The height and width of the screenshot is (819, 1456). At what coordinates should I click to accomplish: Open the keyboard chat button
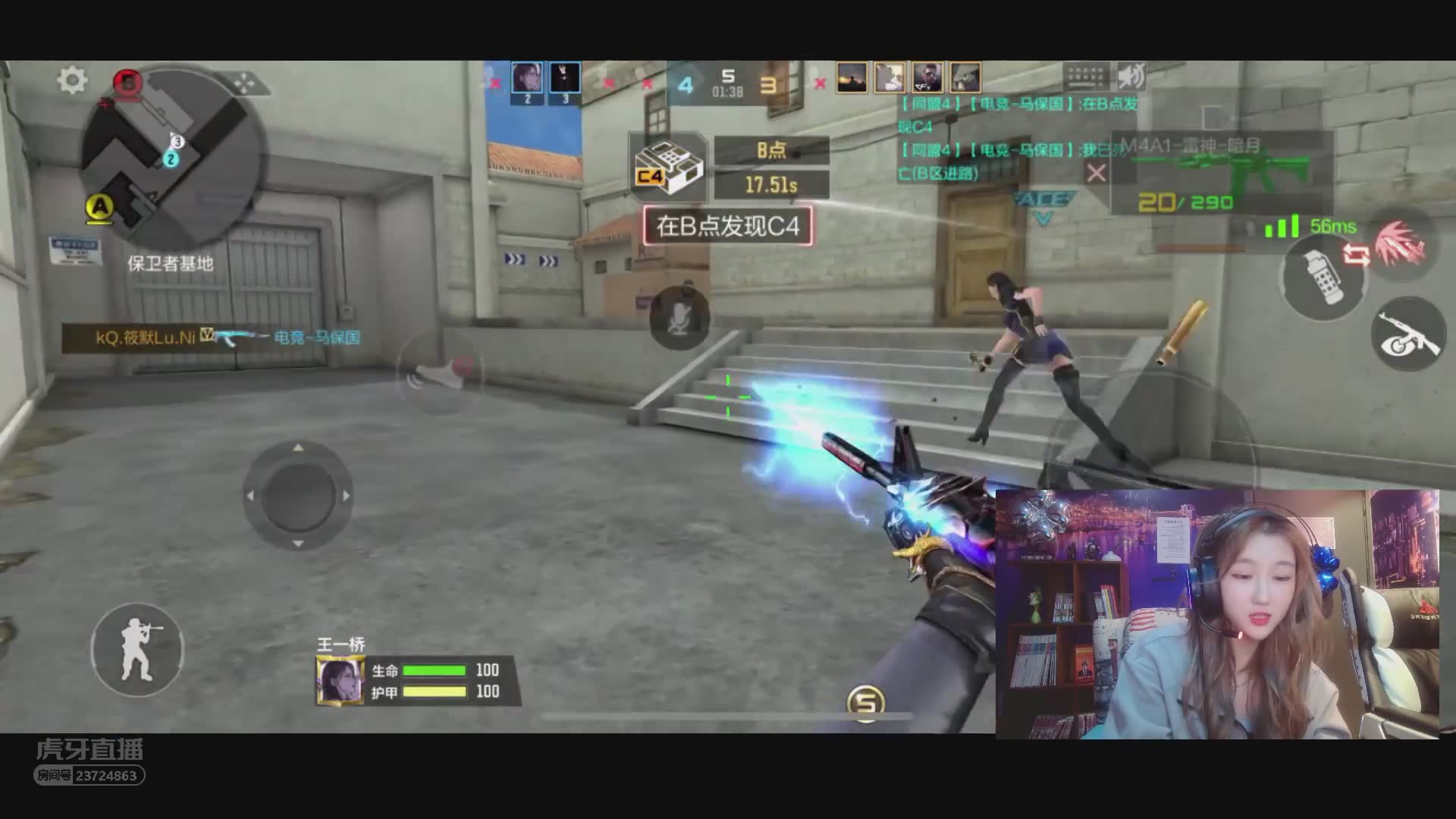tap(1086, 77)
